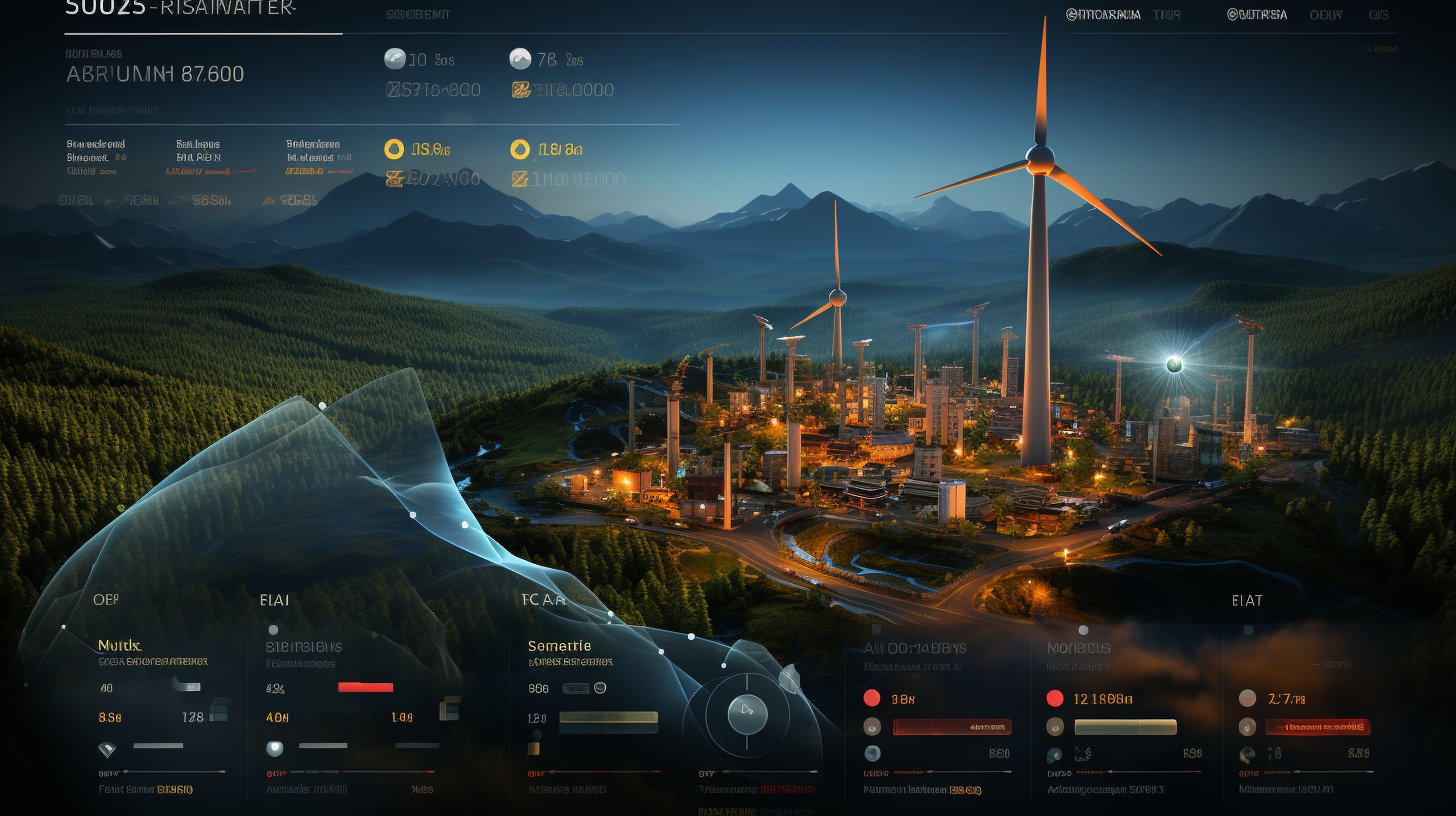
Task: Click the red bar in the second bottom panel
Action: click(365, 687)
